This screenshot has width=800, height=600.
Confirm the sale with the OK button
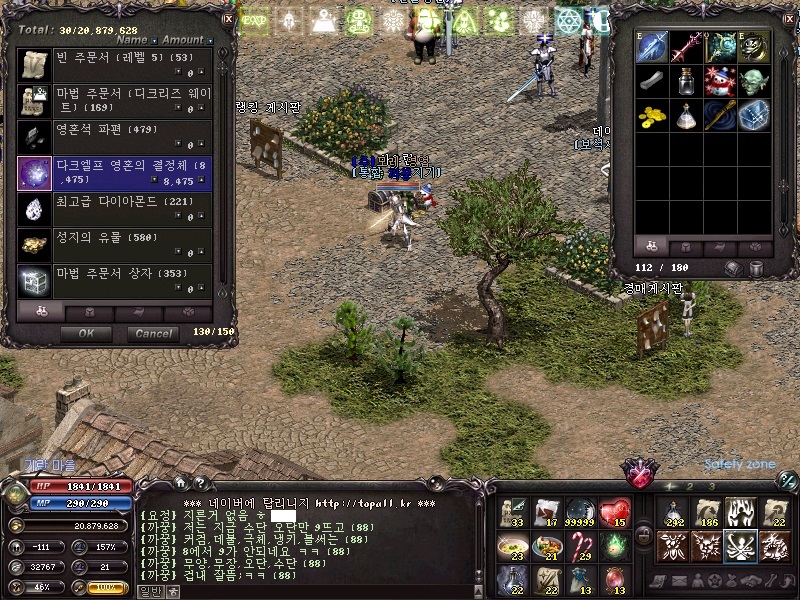click(x=86, y=333)
